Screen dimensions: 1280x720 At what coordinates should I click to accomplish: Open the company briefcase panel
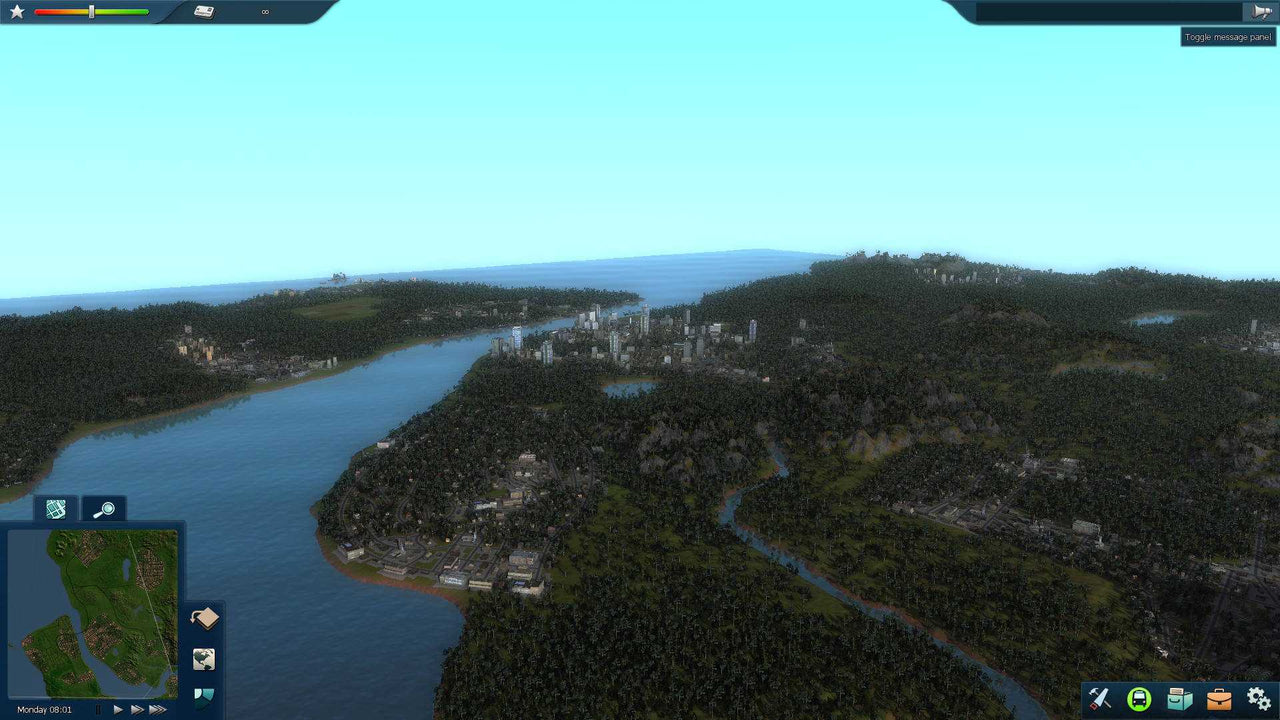(x=1219, y=698)
